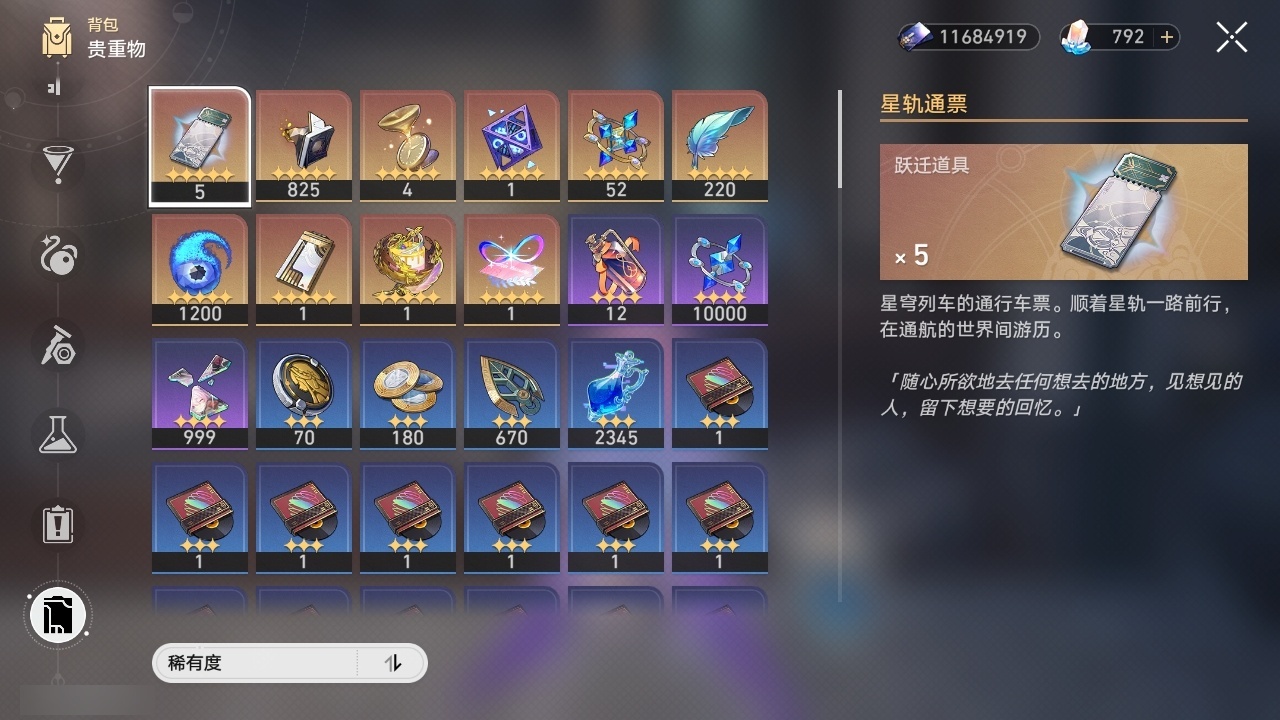Open the trash discard icon at sidebar bottom
This screenshot has width=1280, height=720.
[x=57, y=614]
